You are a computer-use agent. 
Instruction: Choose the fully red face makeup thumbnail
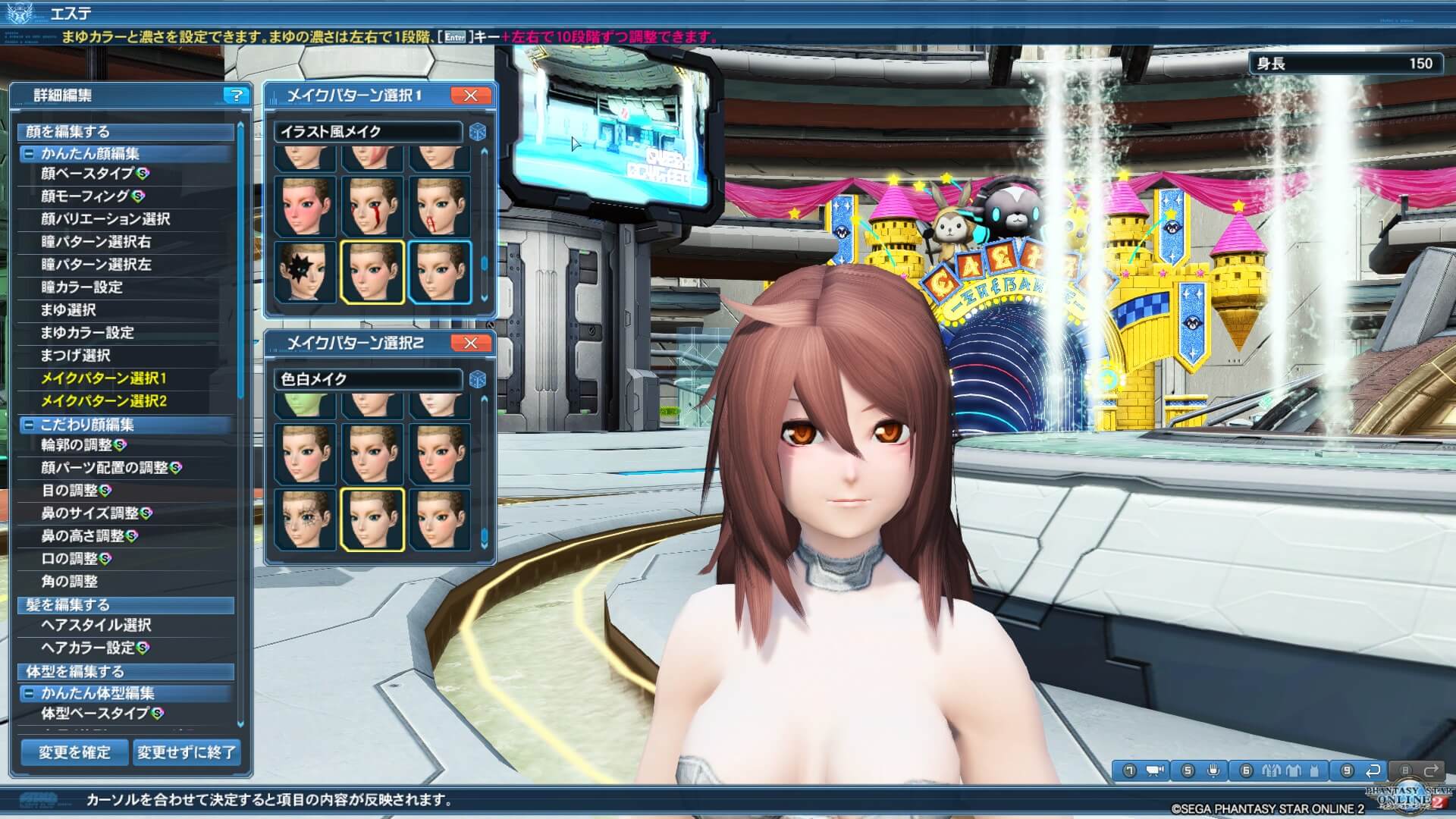click(x=306, y=206)
